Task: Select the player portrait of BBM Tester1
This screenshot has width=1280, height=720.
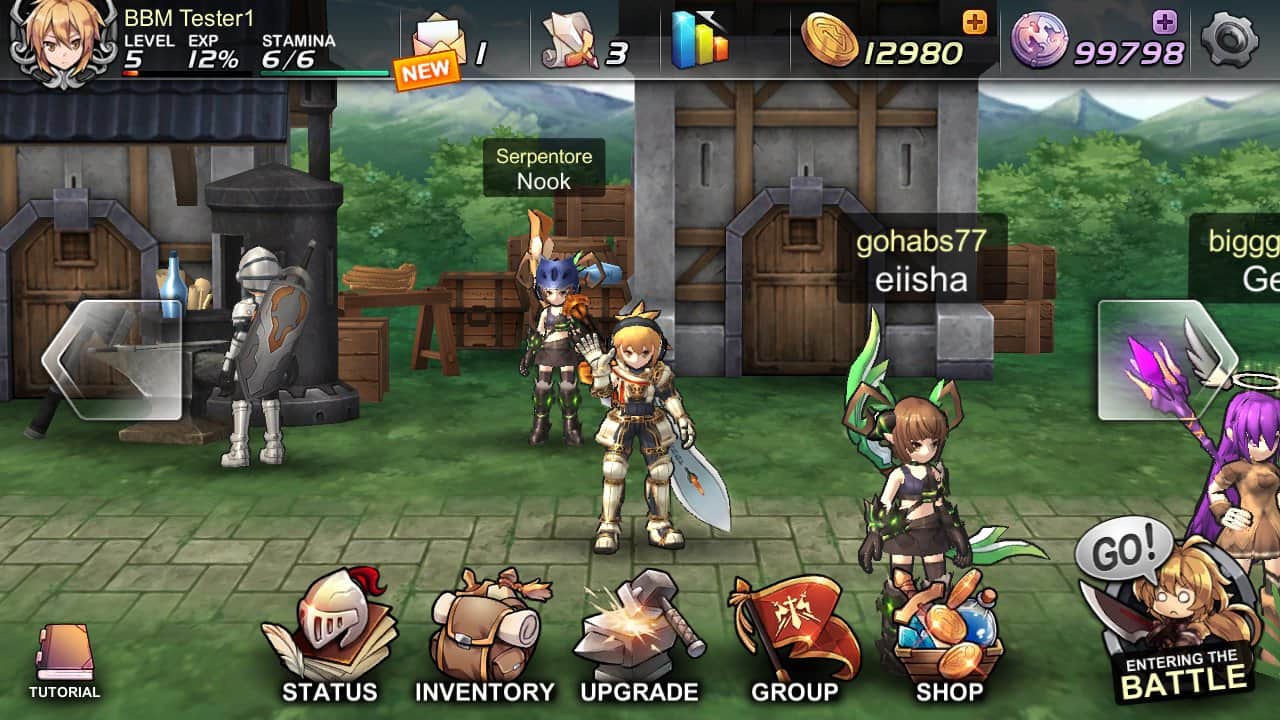Action: tap(55, 40)
